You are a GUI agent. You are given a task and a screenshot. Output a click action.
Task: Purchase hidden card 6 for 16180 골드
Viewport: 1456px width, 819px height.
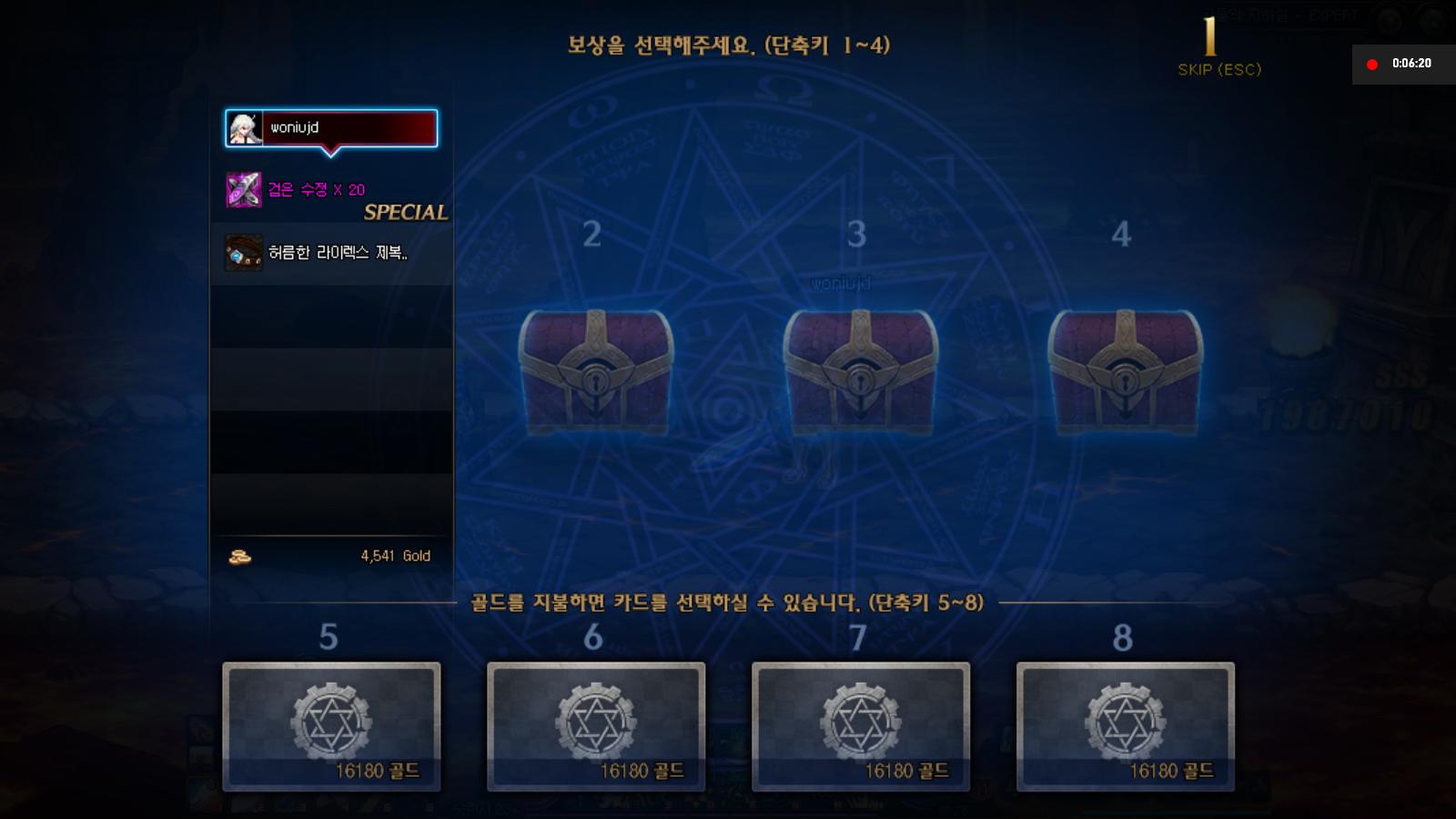coord(594,725)
